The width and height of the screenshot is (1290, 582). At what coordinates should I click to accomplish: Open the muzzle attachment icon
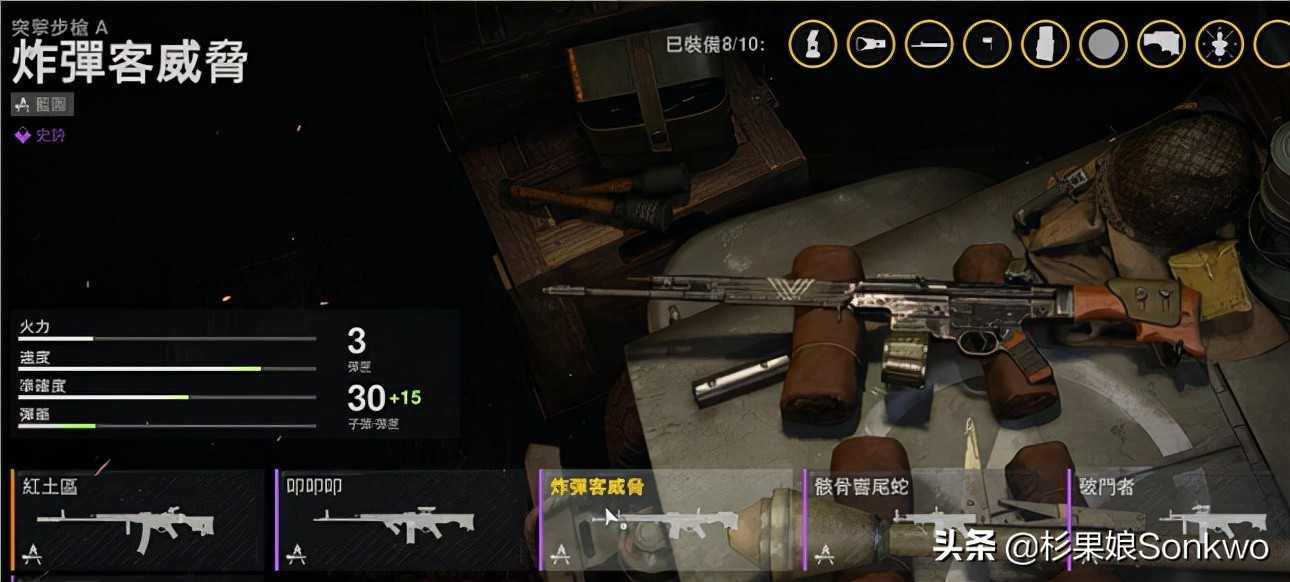(x=813, y=44)
